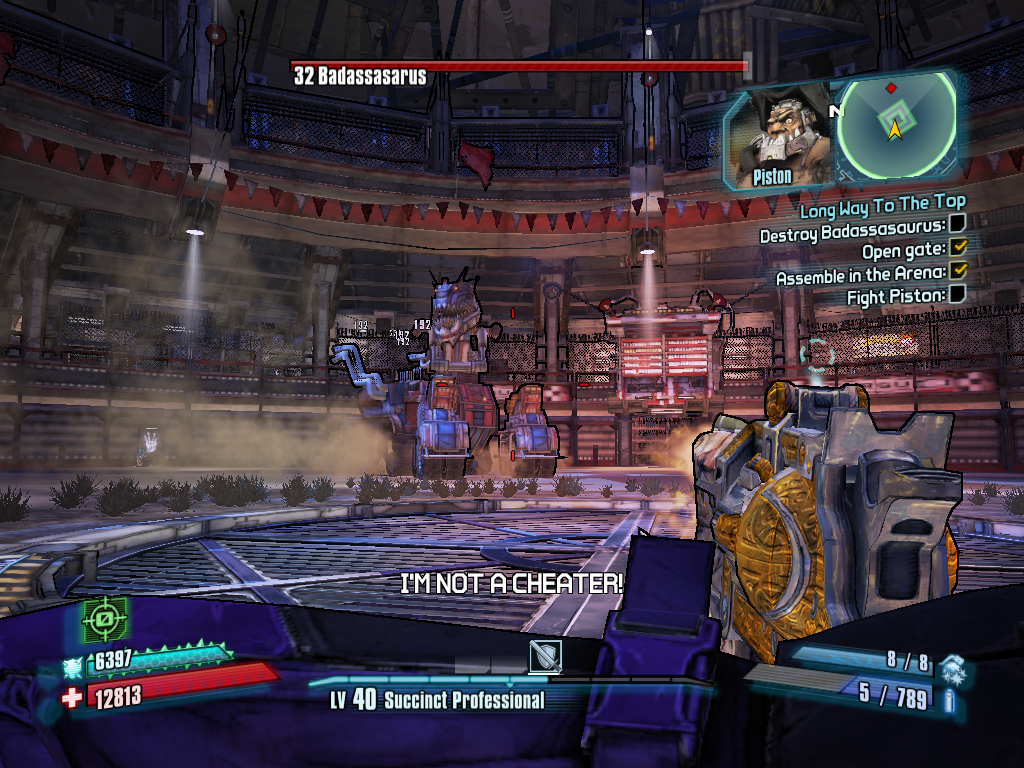Click the Open gate checkmark
The height and width of the screenshot is (768, 1024).
[x=958, y=249]
